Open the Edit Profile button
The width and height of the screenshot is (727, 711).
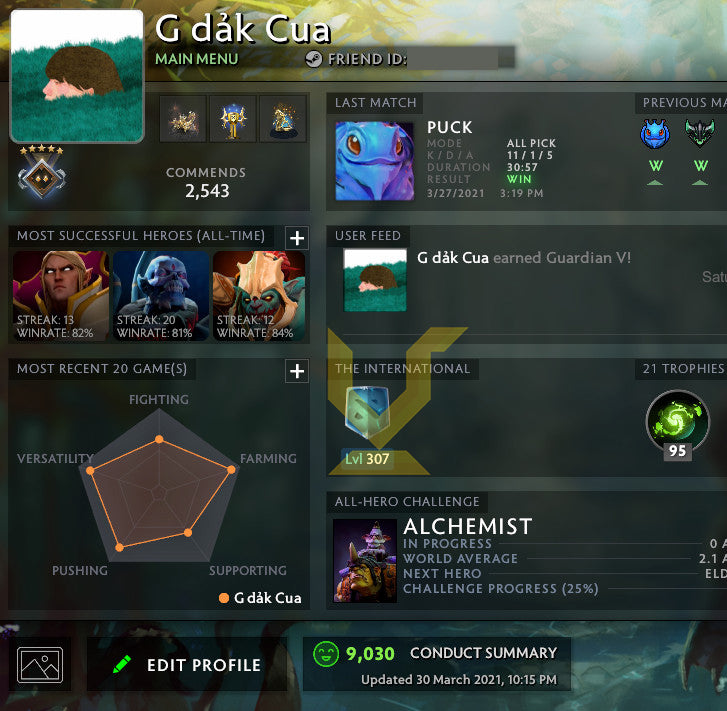point(187,665)
